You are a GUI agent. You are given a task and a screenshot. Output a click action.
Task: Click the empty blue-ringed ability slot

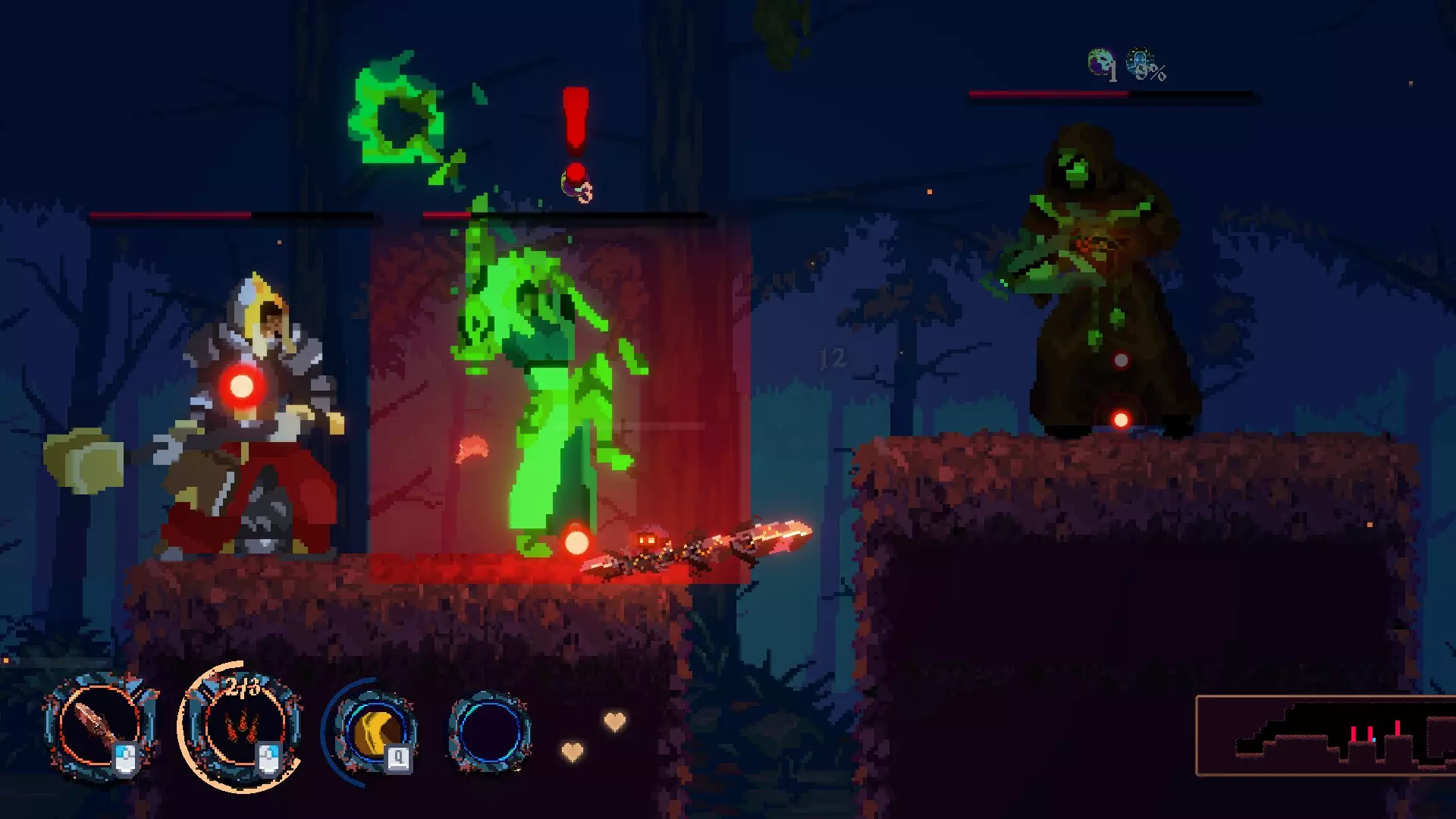[489, 732]
